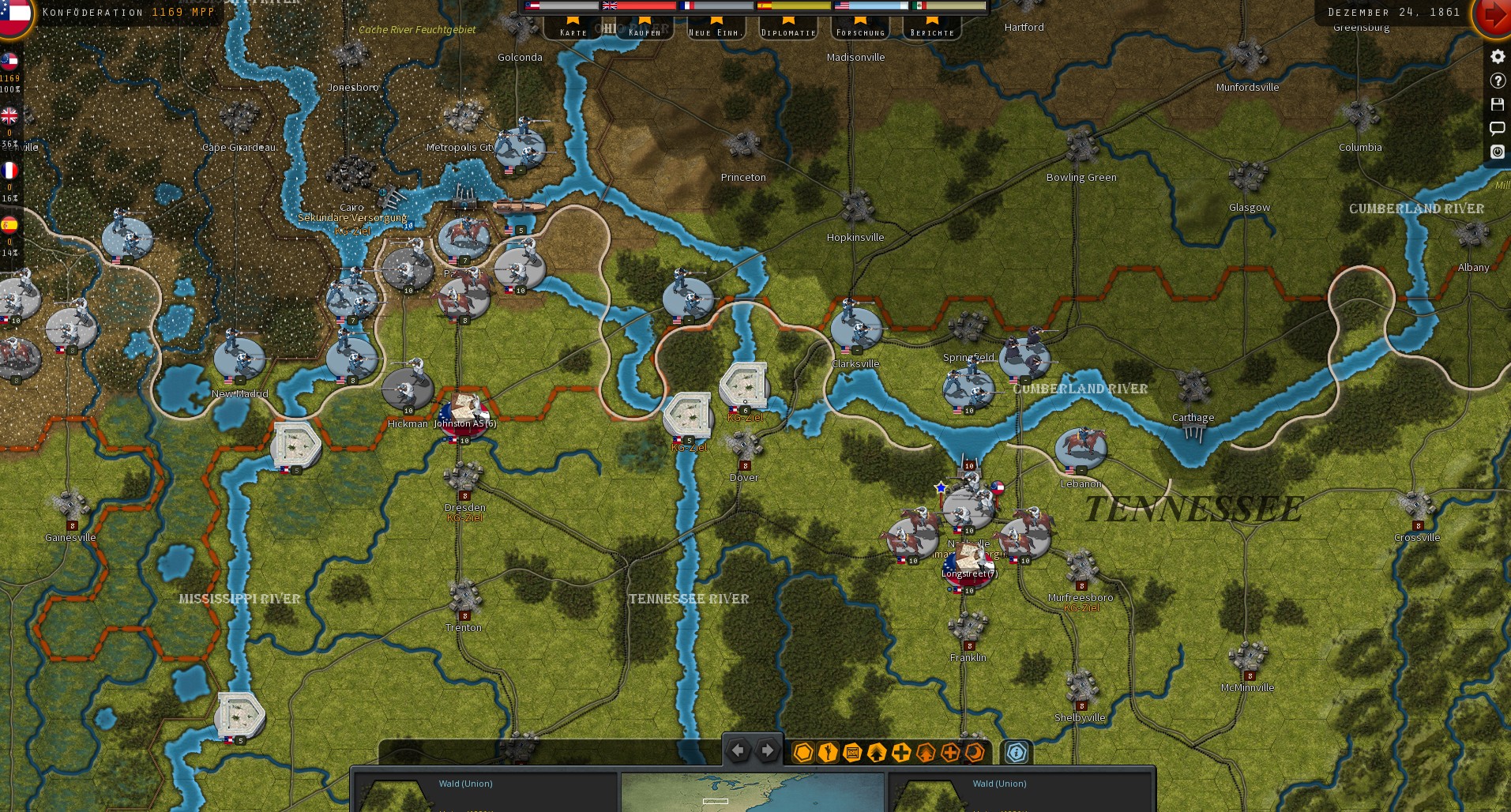The height and width of the screenshot is (812, 1511).
Task: Click the yellow plus reinforce icon
Action: 900,753
